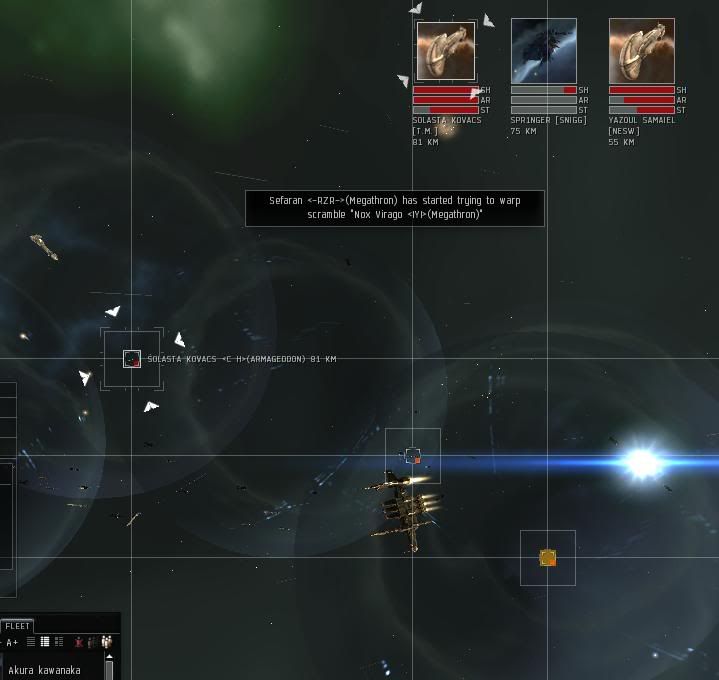Open the Fleet tab

tap(18, 626)
